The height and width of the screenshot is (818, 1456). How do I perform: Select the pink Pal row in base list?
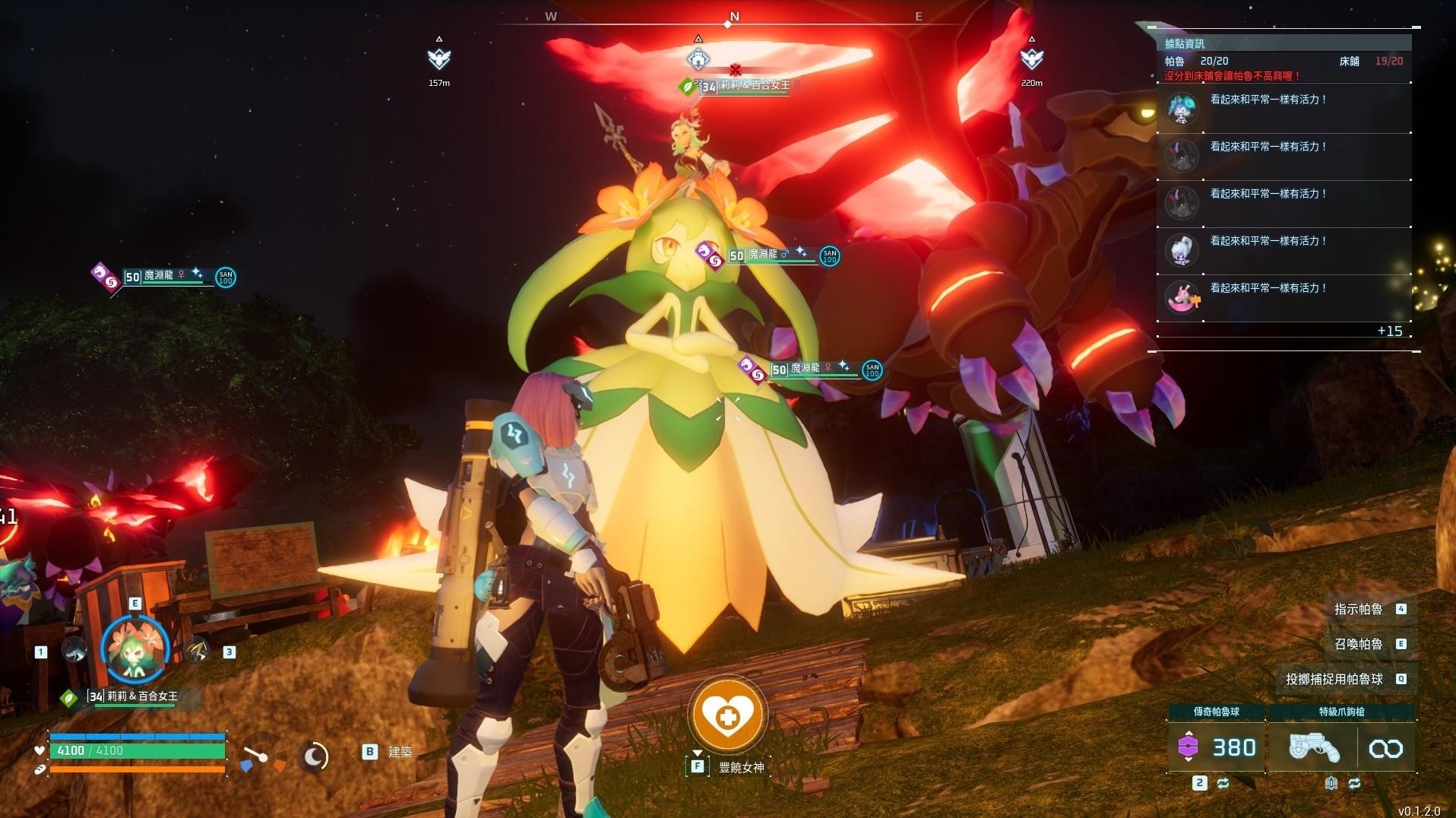[1283, 297]
